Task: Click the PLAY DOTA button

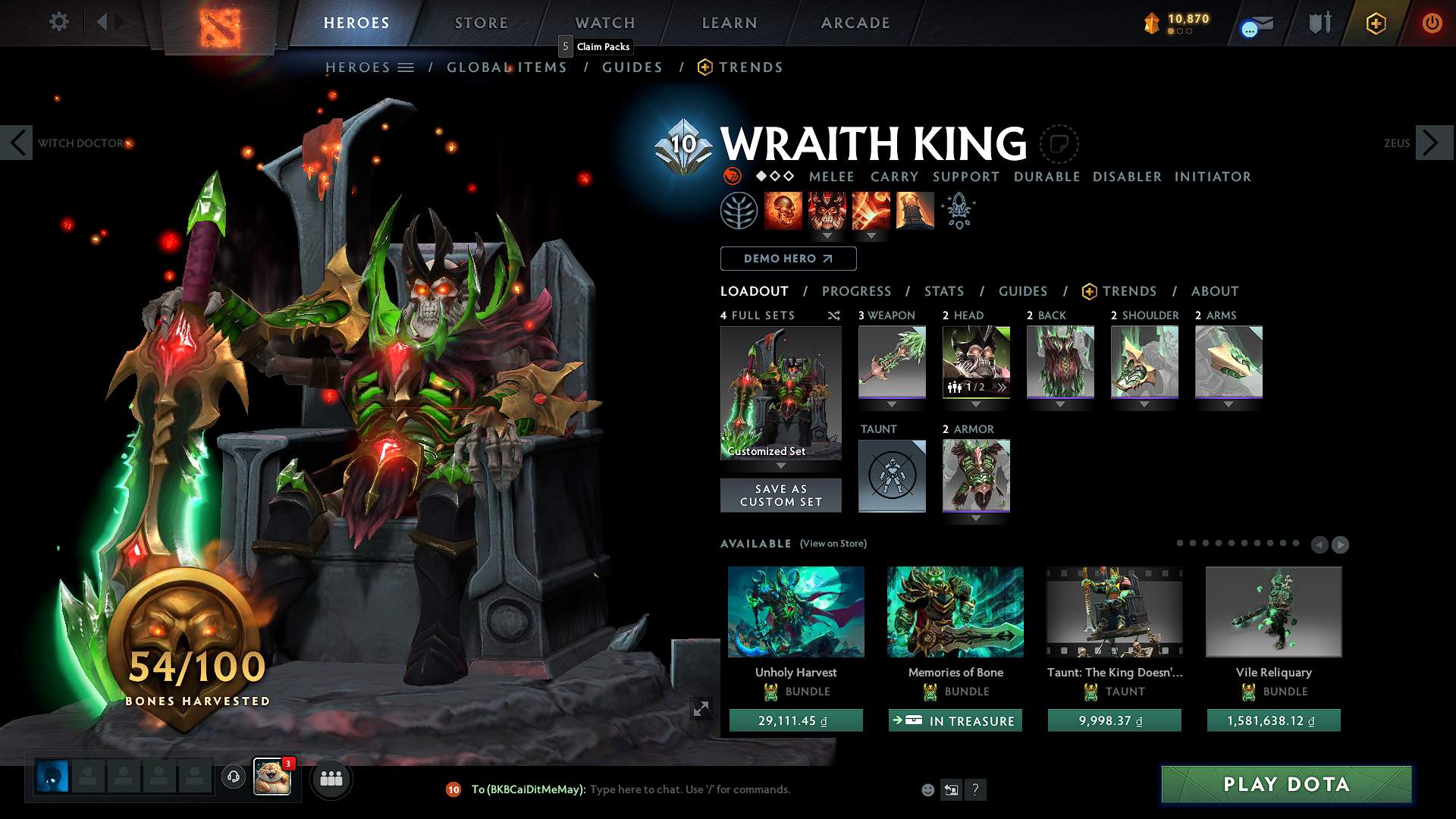Action: tap(1286, 784)
